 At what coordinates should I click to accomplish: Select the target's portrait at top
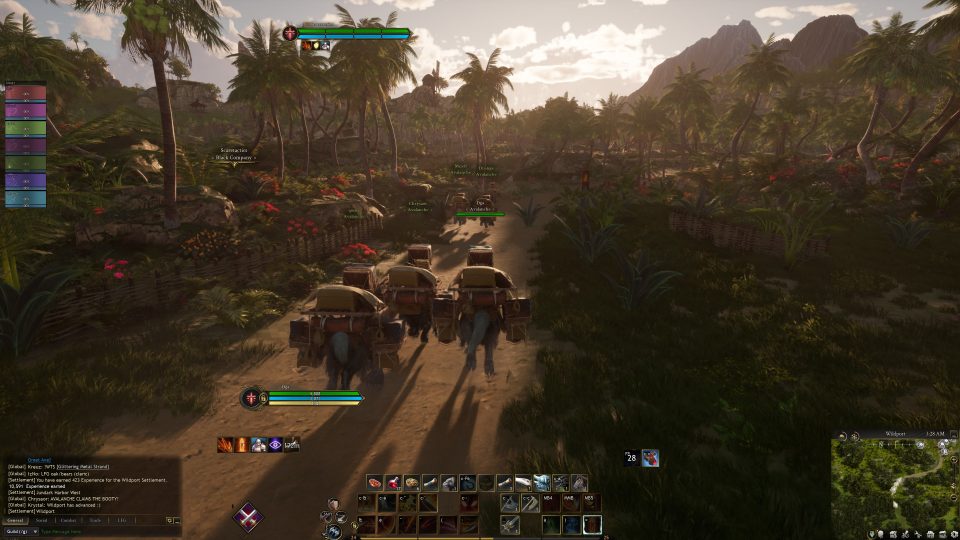(291, 34)
